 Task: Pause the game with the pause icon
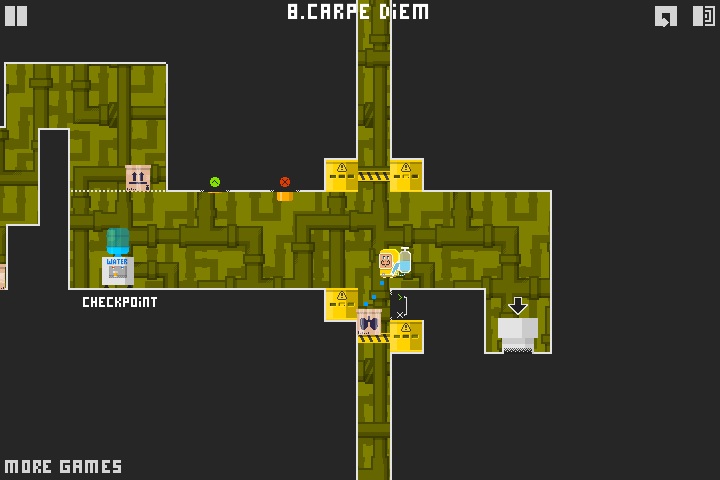(x=16, y=15)
